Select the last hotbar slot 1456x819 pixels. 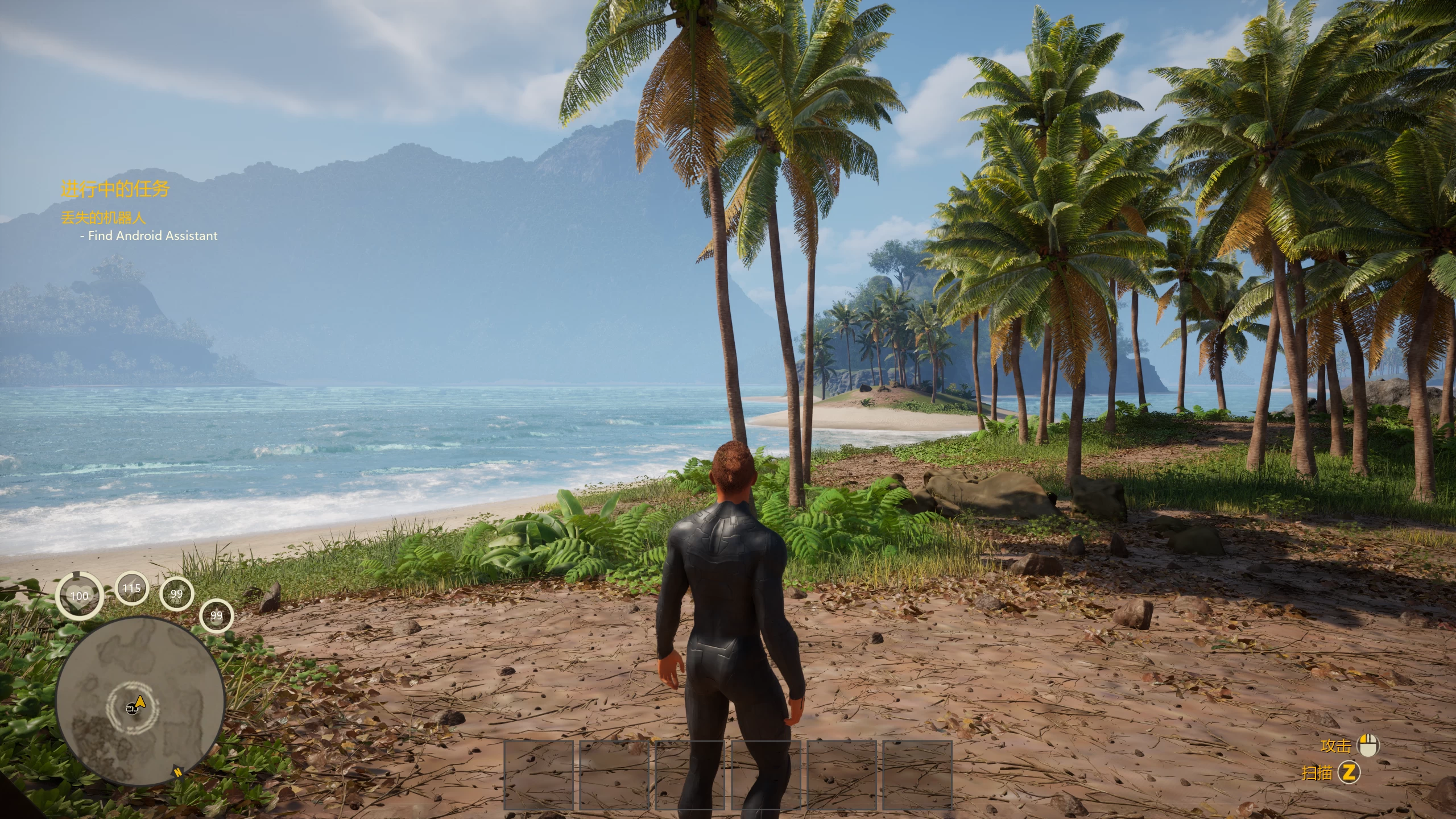[x=918, y=775]
